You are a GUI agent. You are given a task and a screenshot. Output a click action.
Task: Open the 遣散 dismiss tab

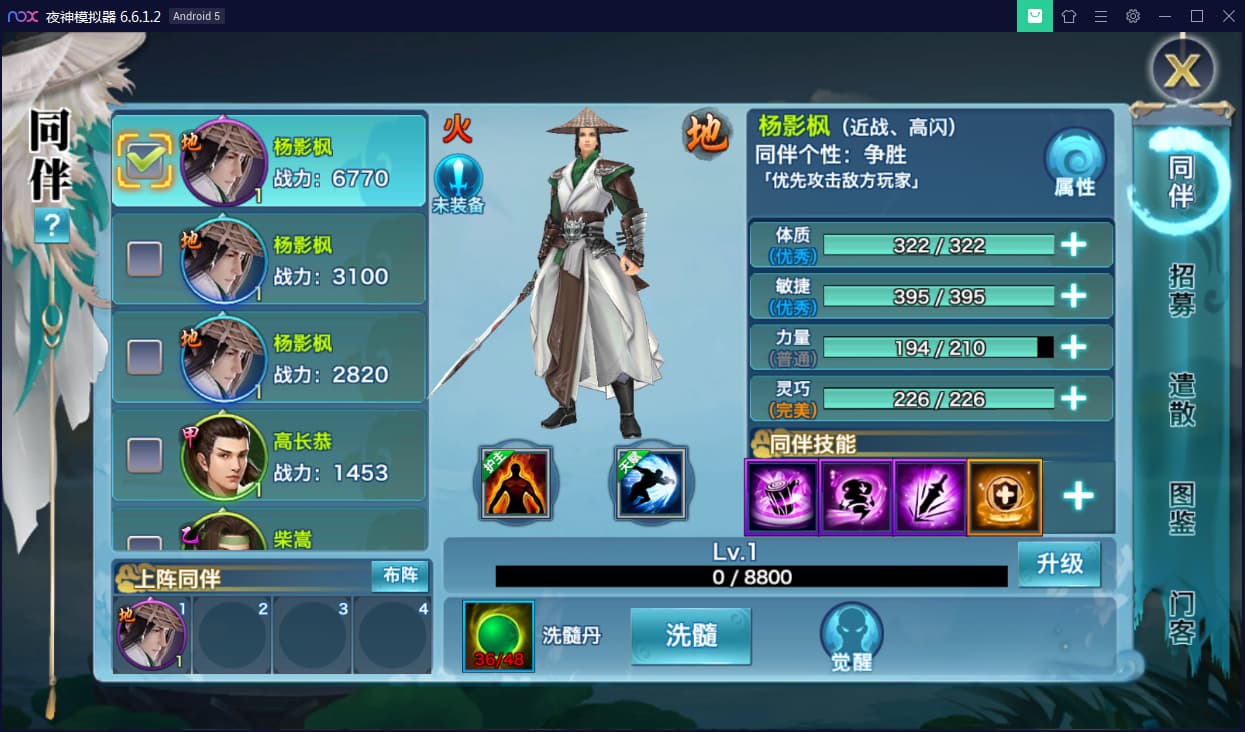(1182, 400)
